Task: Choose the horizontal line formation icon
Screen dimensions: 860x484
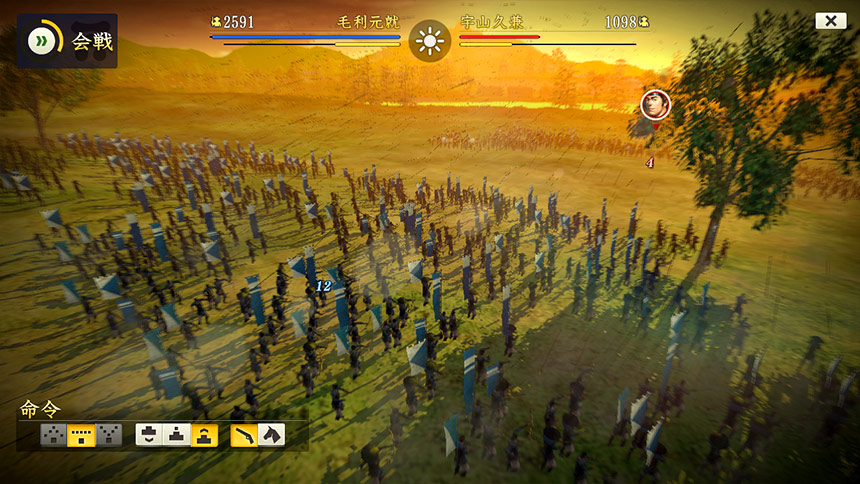Action: tap(81, 434)
